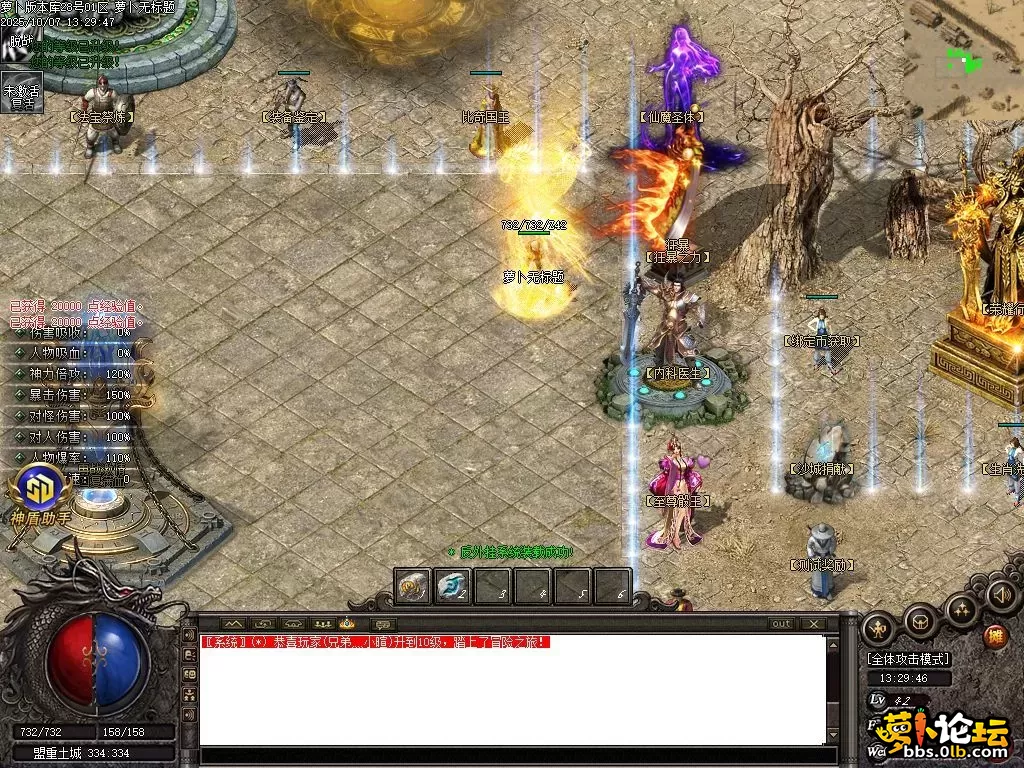Click the group members icon above chat
The width and height of the screenshot is (1024, 768).
pos(321,623)
